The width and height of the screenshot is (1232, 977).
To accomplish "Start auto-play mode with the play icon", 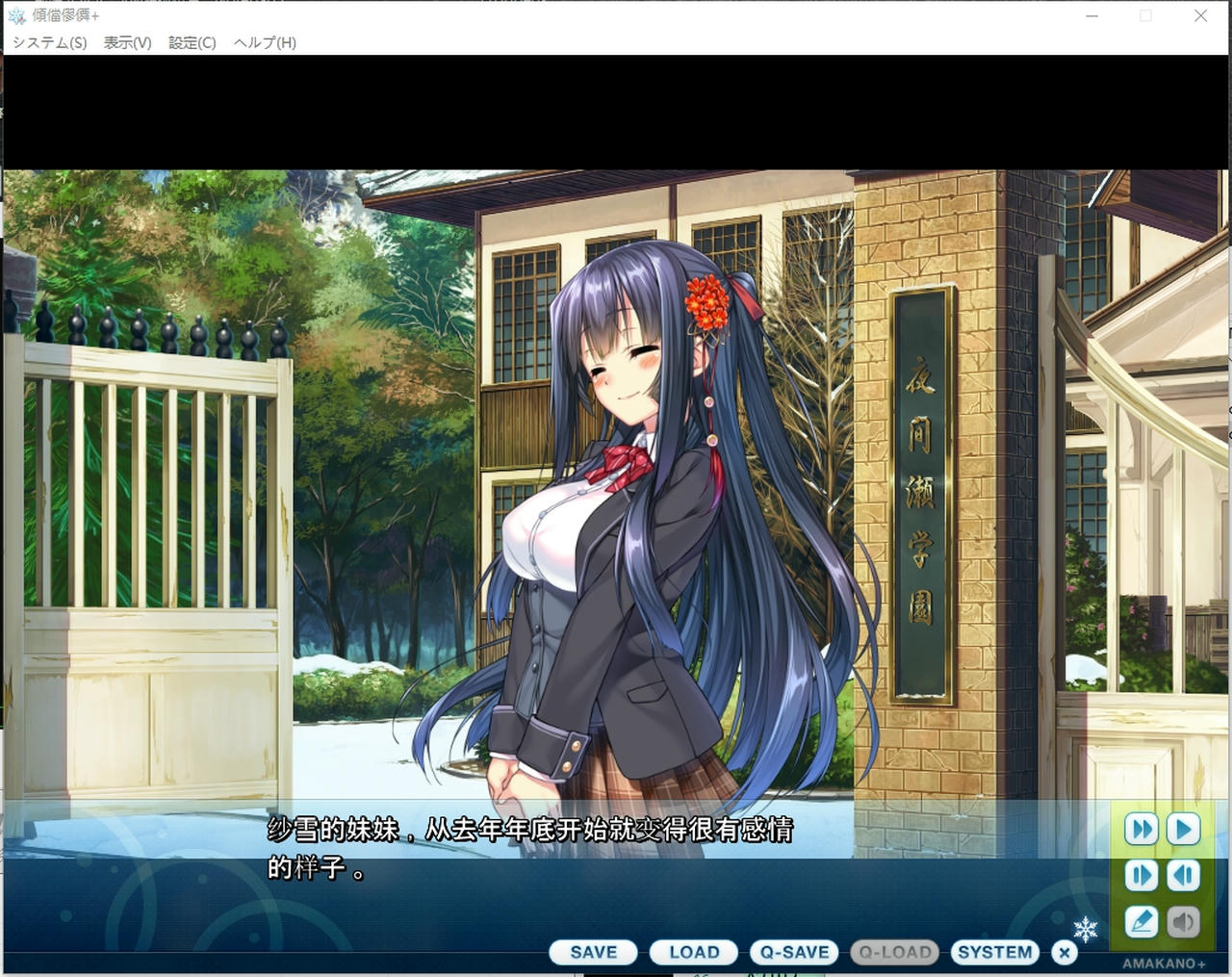I will tap(1183, 829).
